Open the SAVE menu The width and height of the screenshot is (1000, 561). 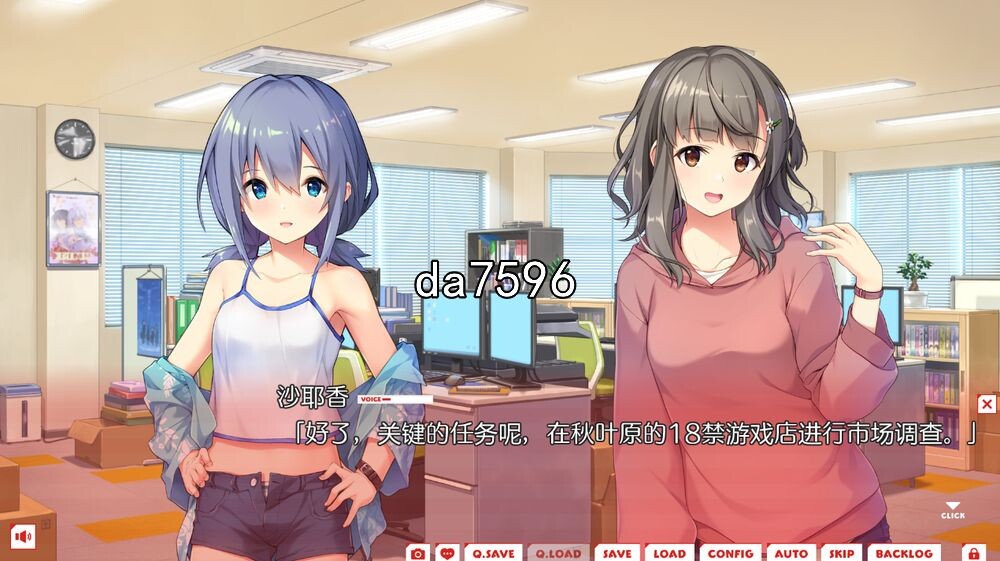(617, 553)
